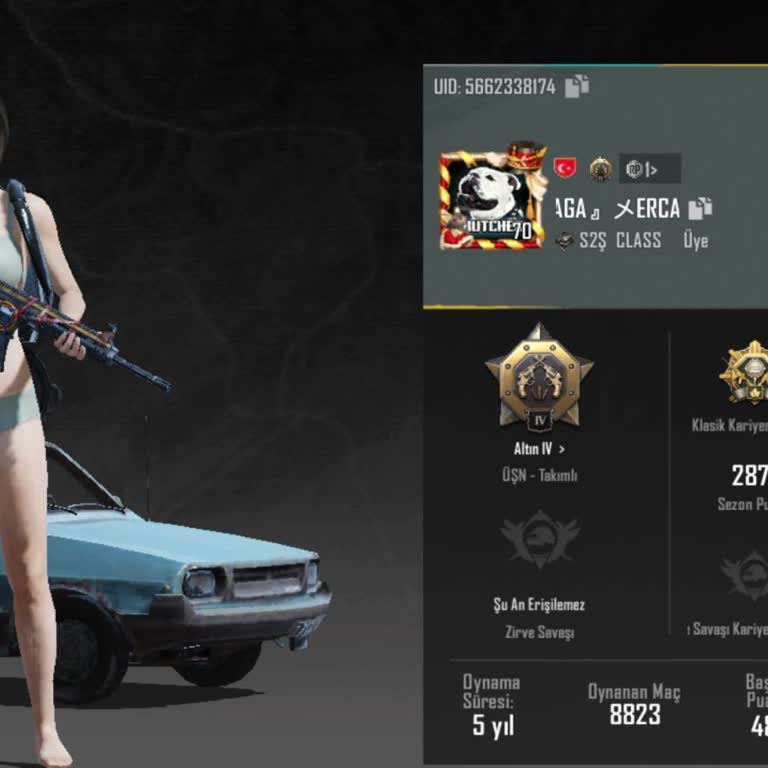Open the RP Royale Pass badge

tap(649, 169)
